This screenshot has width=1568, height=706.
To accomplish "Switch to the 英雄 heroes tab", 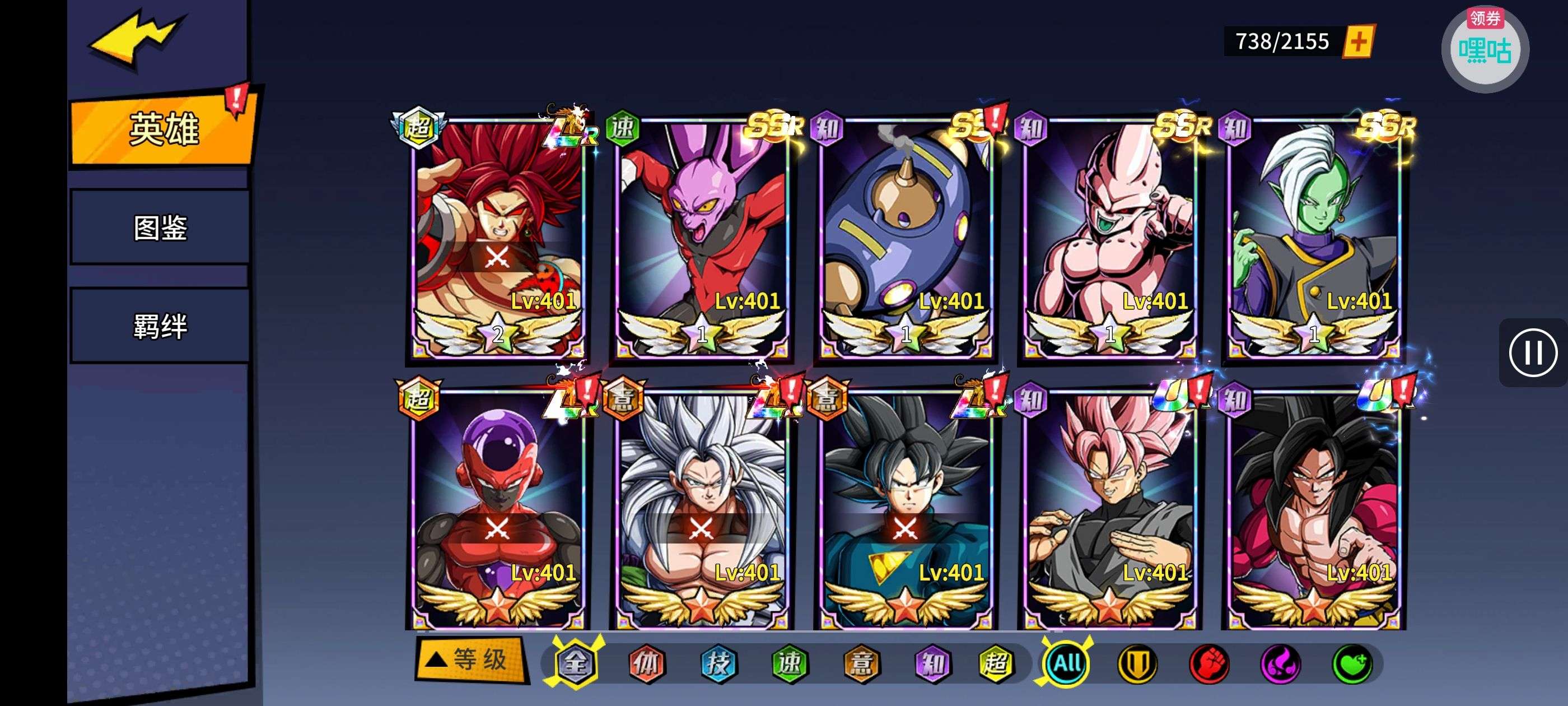I will [x=162, y=129].
